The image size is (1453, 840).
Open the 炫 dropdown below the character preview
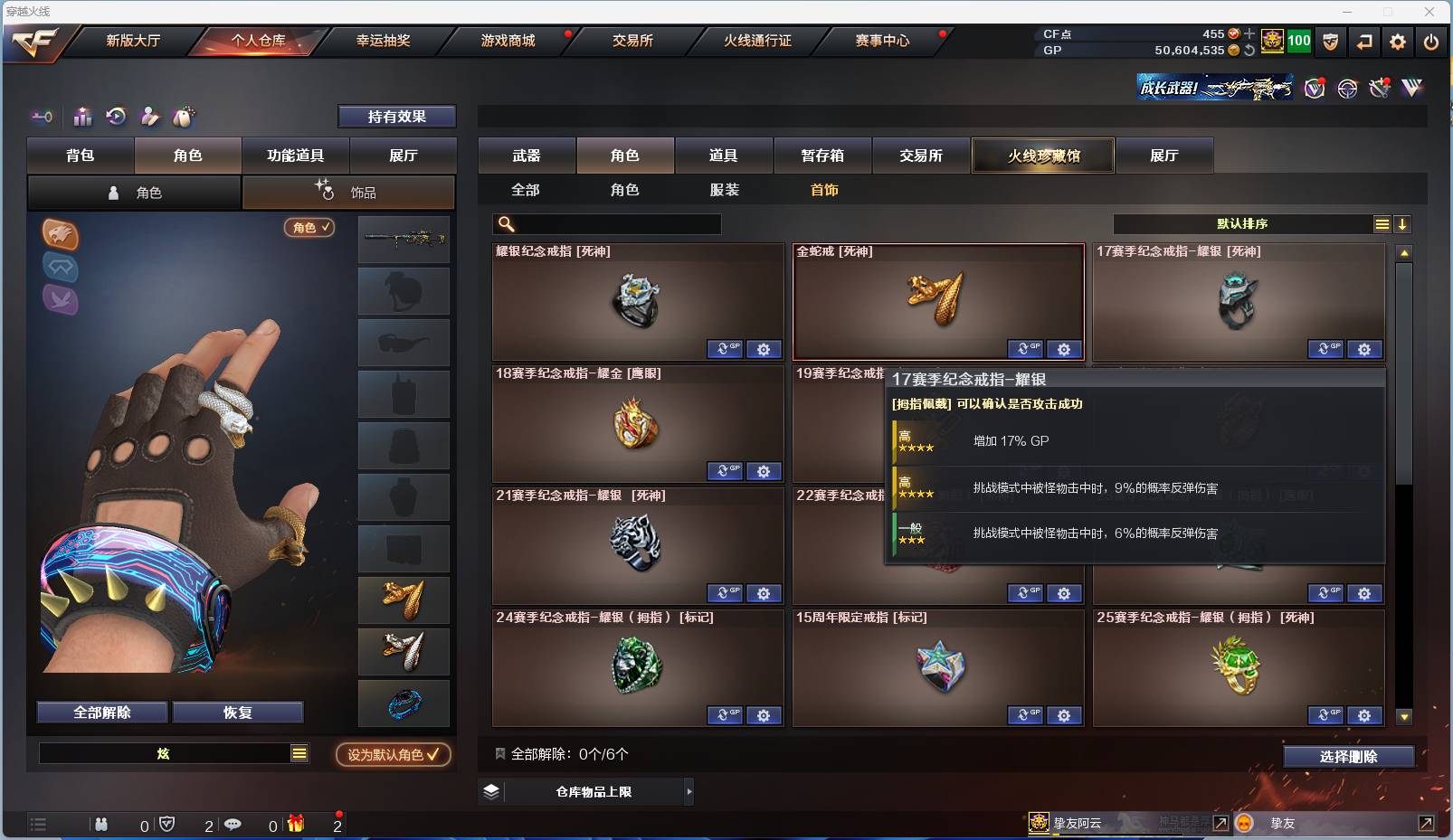172,752
